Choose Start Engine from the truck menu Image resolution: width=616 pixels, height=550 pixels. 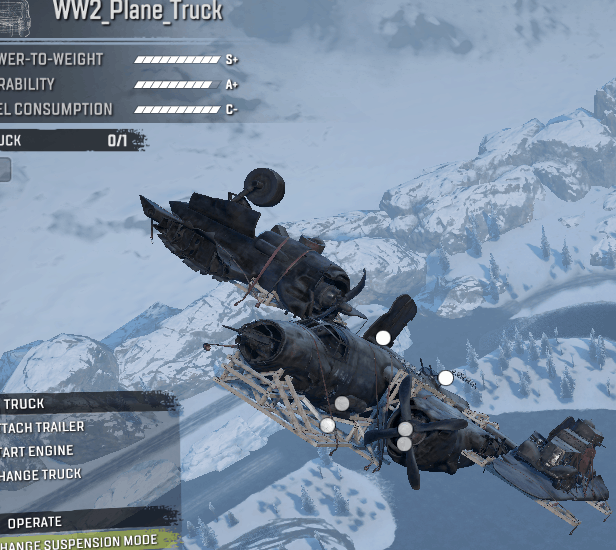click(40, 451)
